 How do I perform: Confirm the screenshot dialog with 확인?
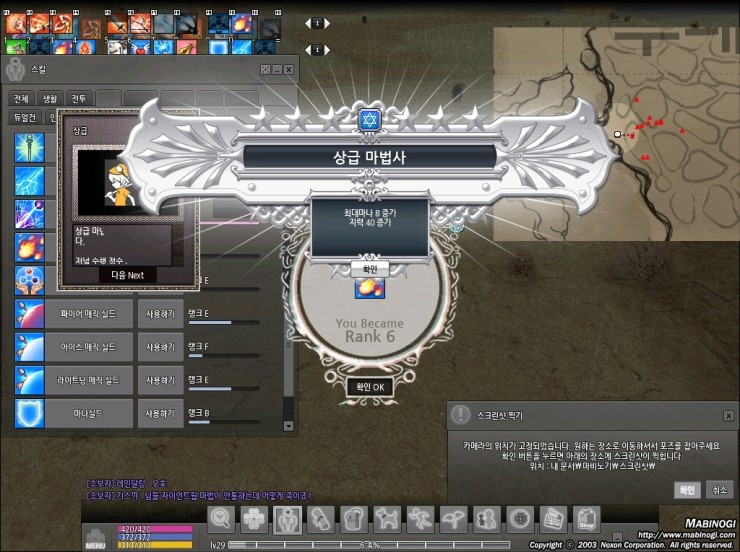tap(687, 490)
